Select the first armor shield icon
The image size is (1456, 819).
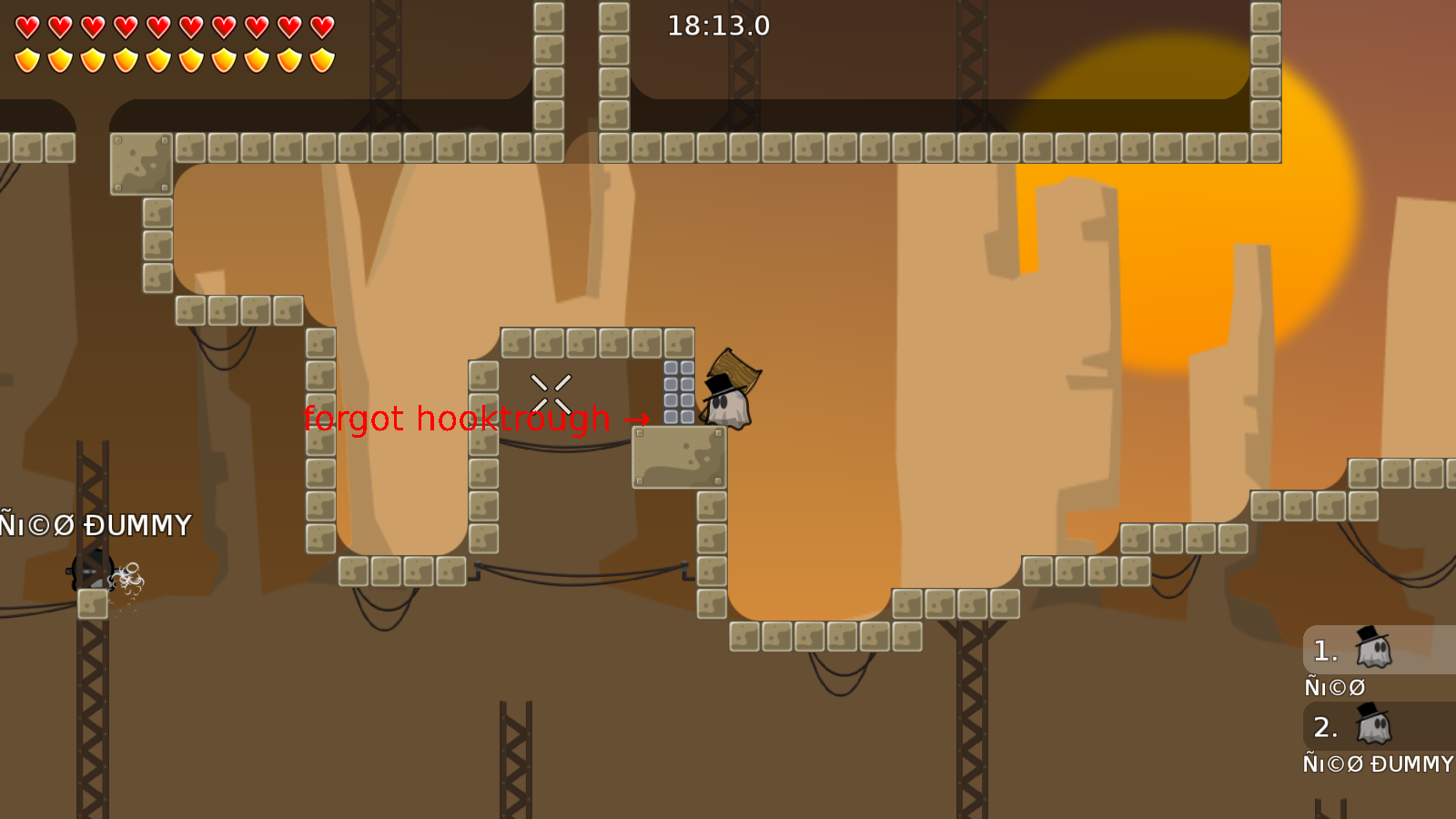(x=25, y=59)
